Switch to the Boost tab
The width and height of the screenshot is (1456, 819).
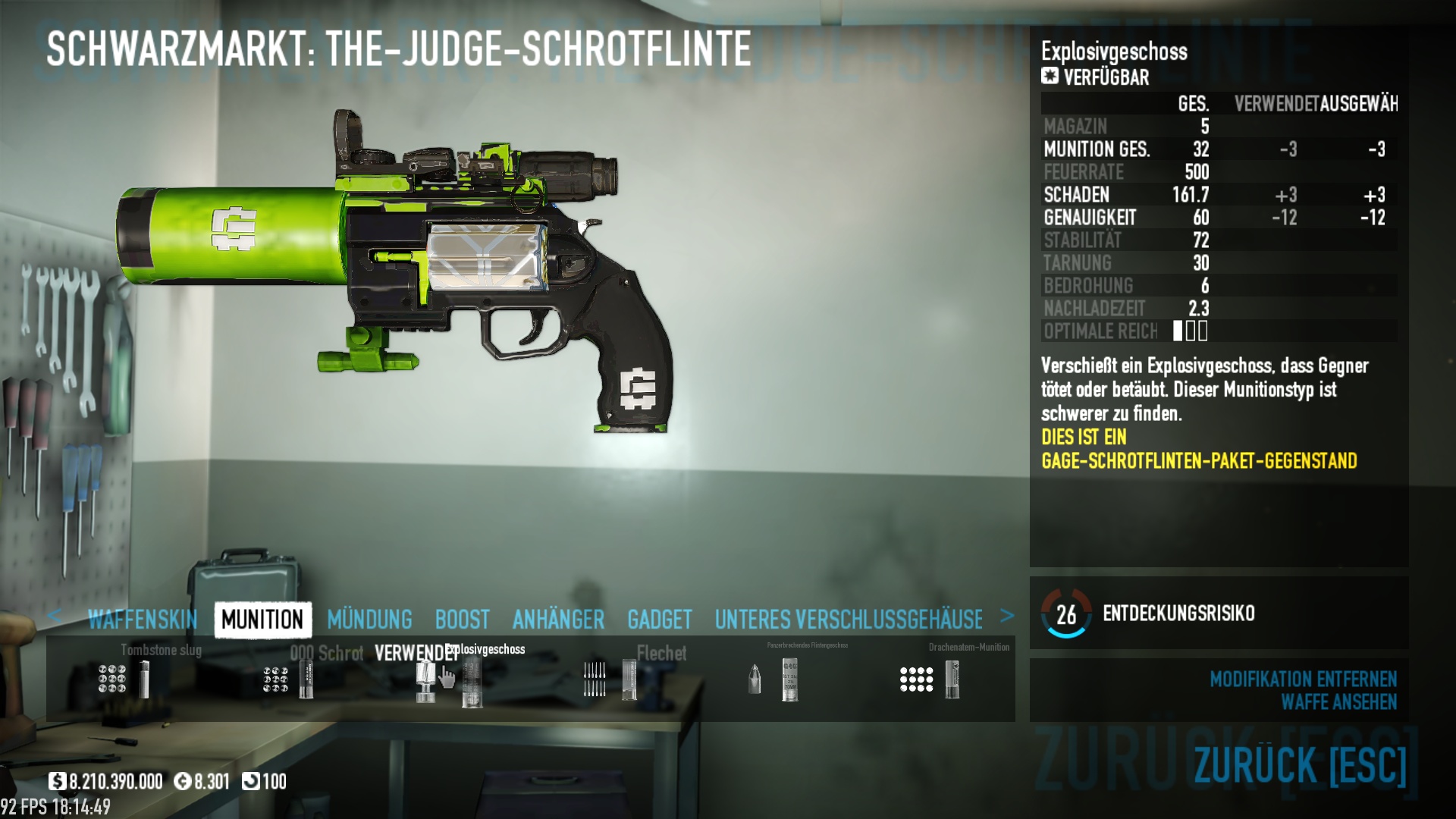(x=462, y=620)
